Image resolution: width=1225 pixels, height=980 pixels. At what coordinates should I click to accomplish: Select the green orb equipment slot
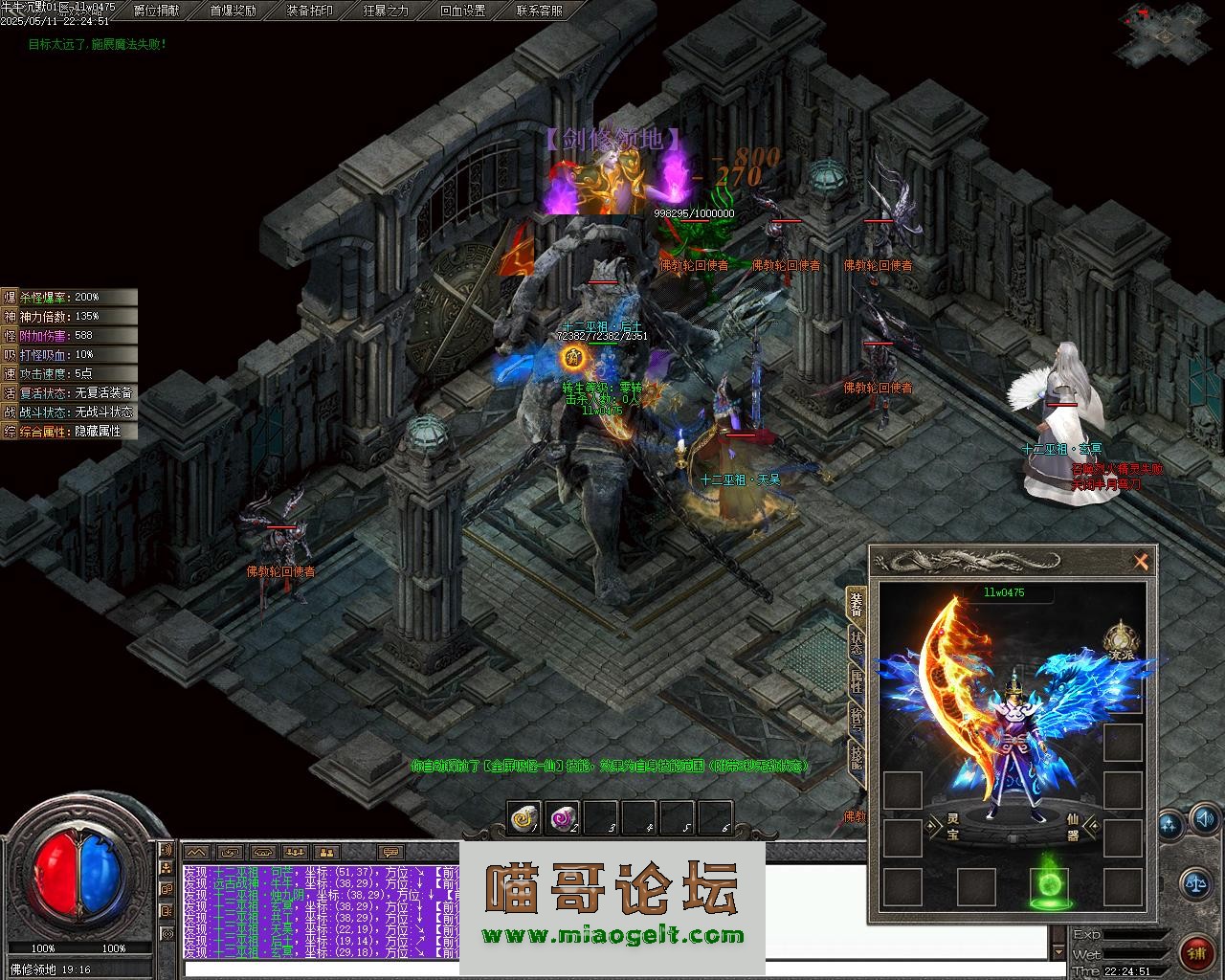coord(1049,886)
